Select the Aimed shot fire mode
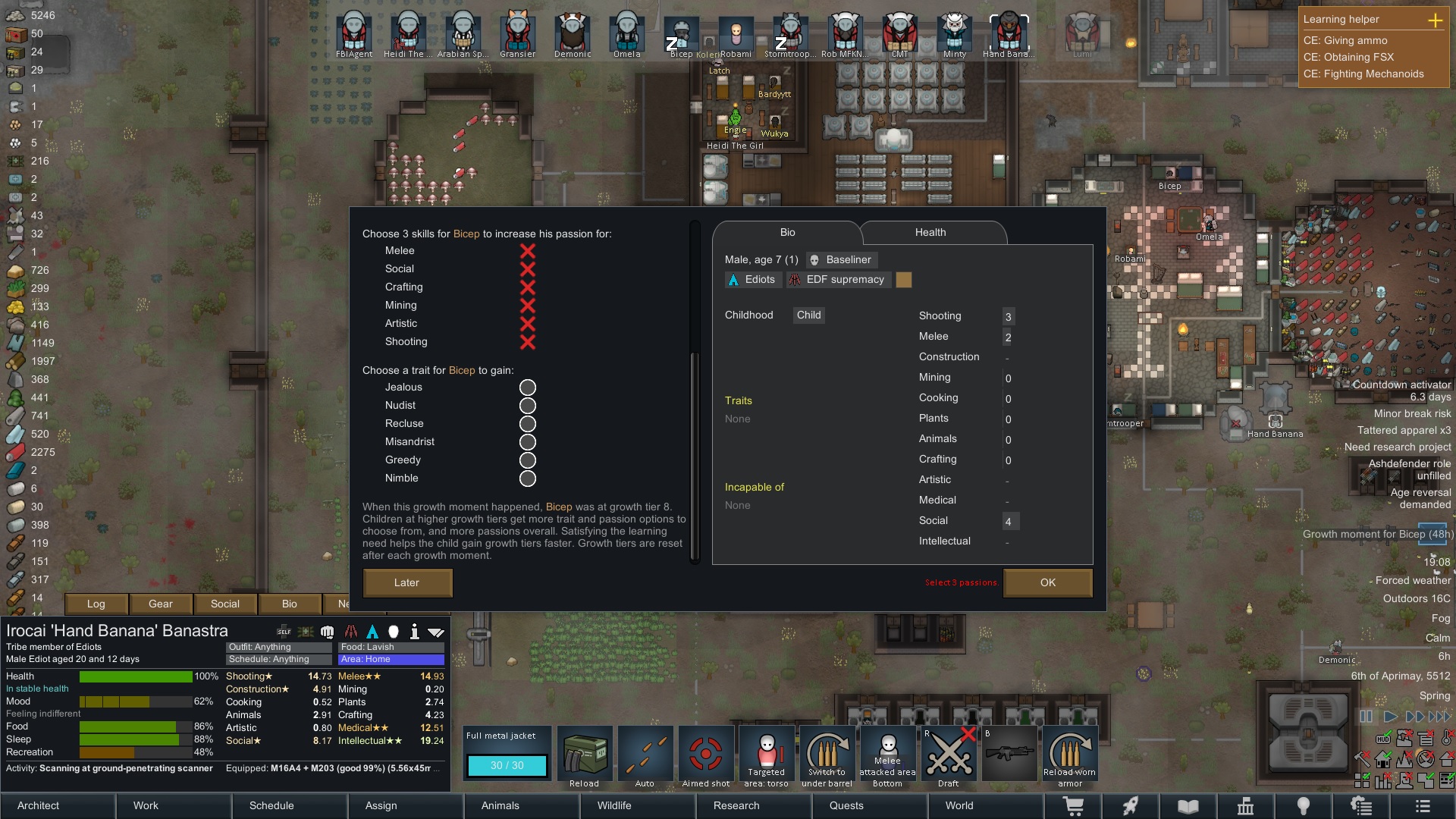 [x=706, y=757]
